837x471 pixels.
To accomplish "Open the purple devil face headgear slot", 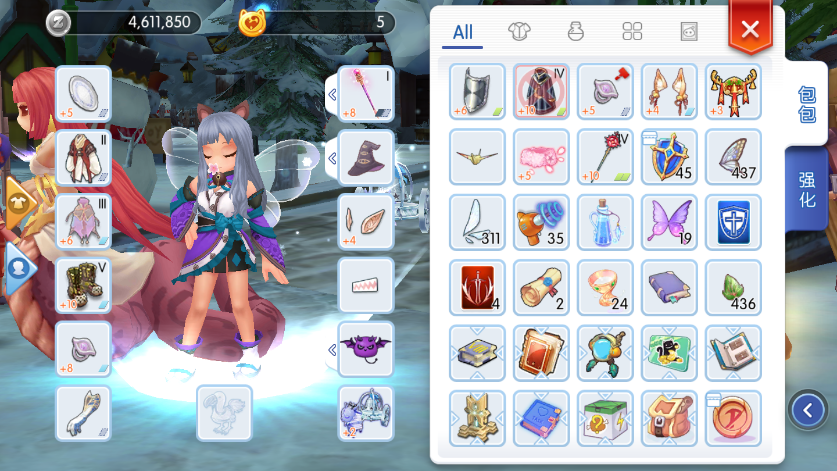I will (365, 349).
